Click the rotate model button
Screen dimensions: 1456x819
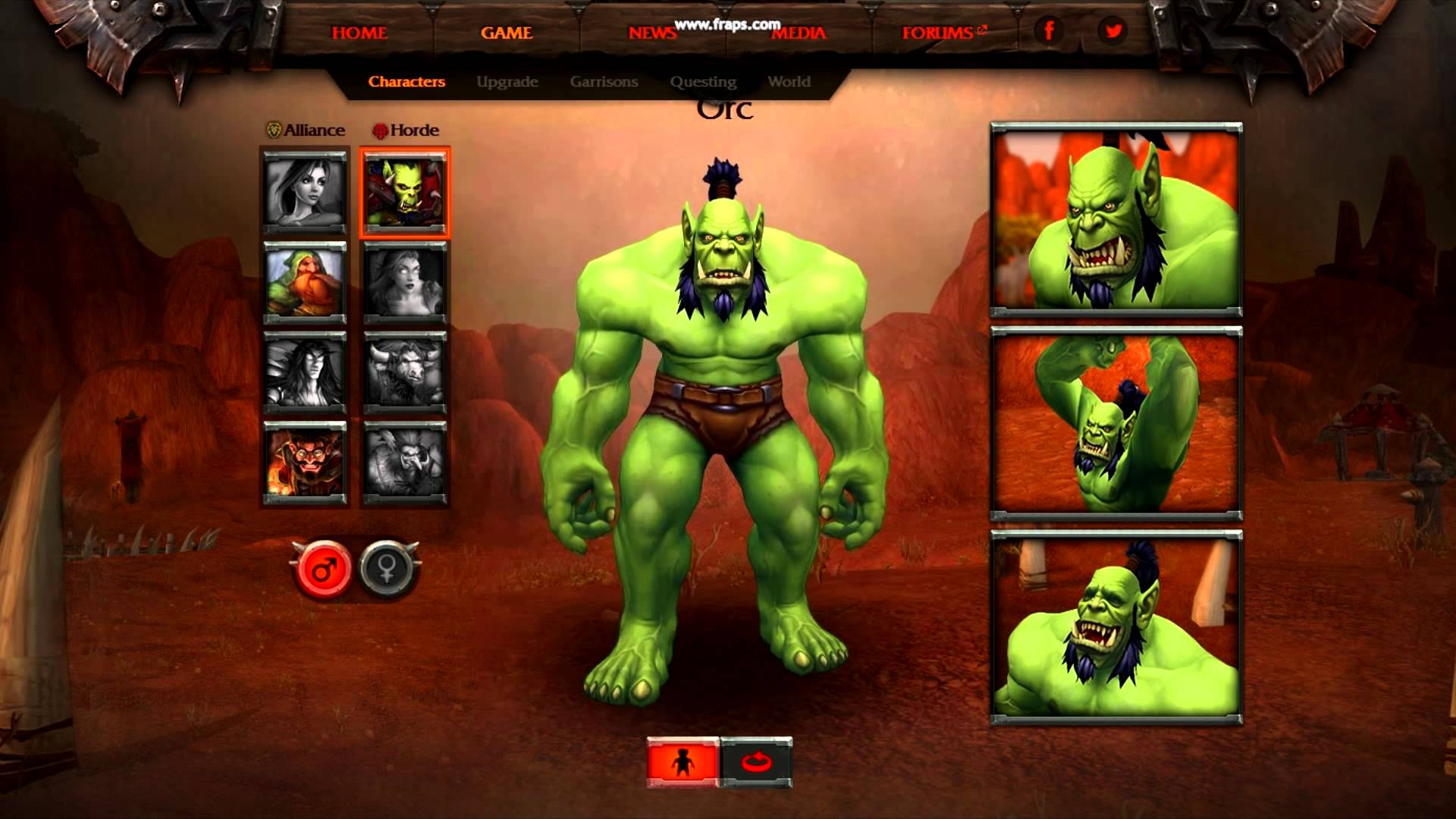coord(756,762)
